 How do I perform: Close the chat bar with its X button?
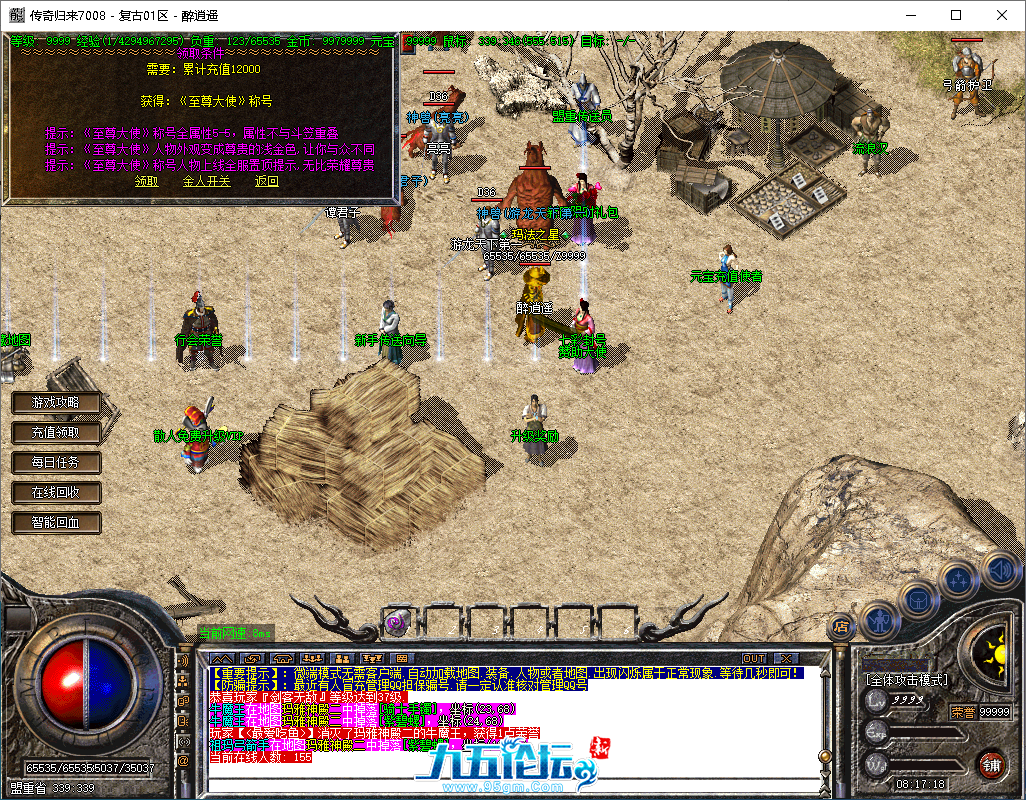point(786,658)
